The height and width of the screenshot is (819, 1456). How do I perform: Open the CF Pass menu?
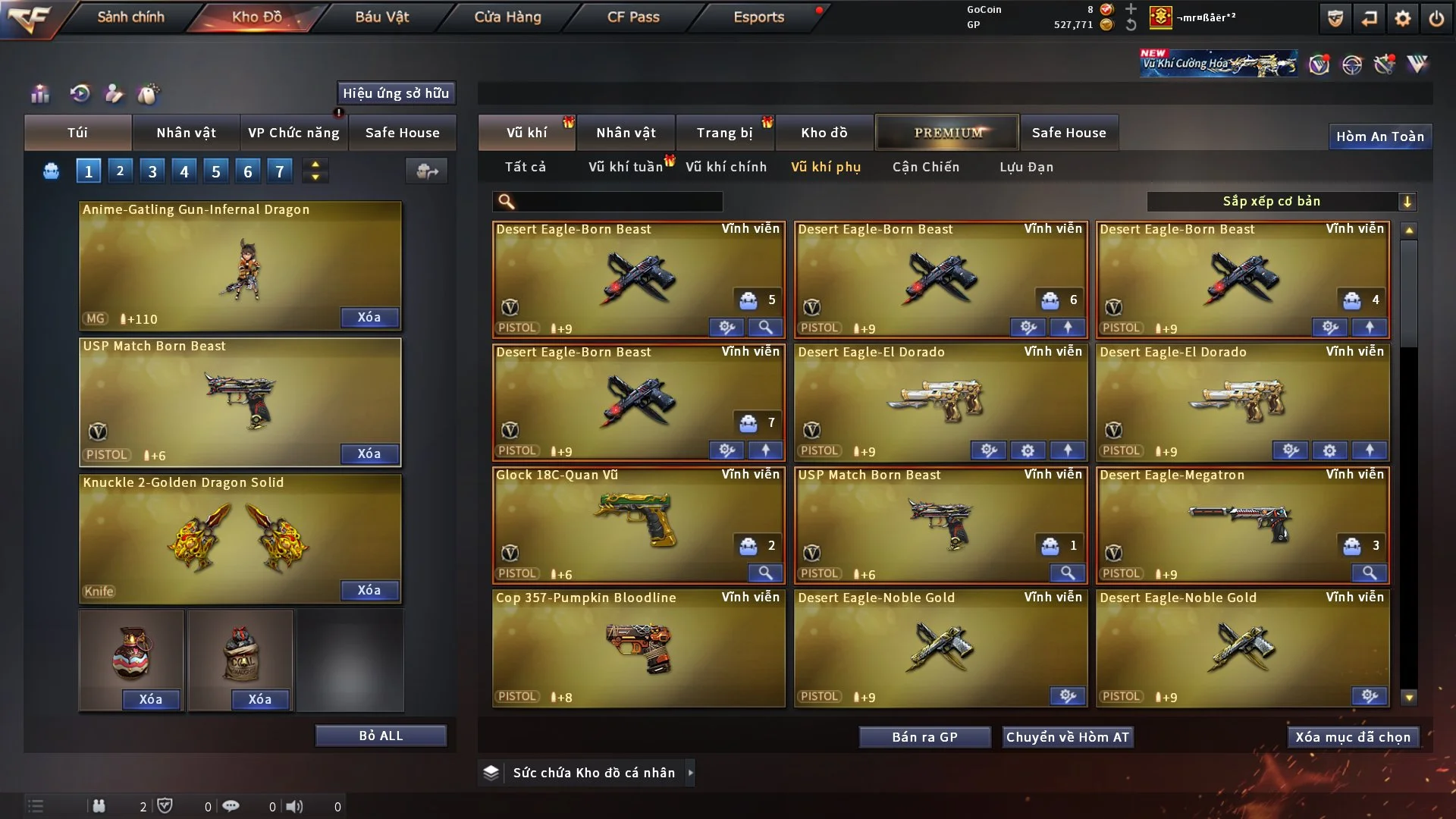(633, 17)
